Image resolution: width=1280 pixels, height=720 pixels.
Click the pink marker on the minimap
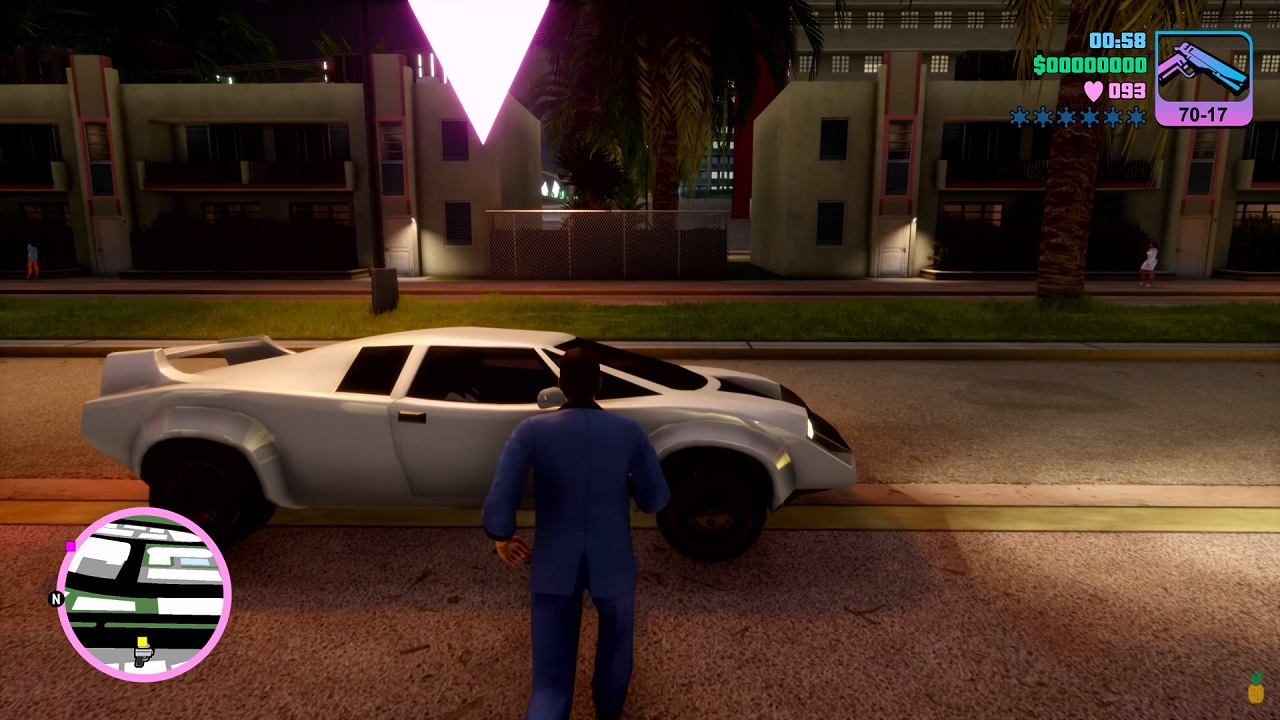point(70,546)
